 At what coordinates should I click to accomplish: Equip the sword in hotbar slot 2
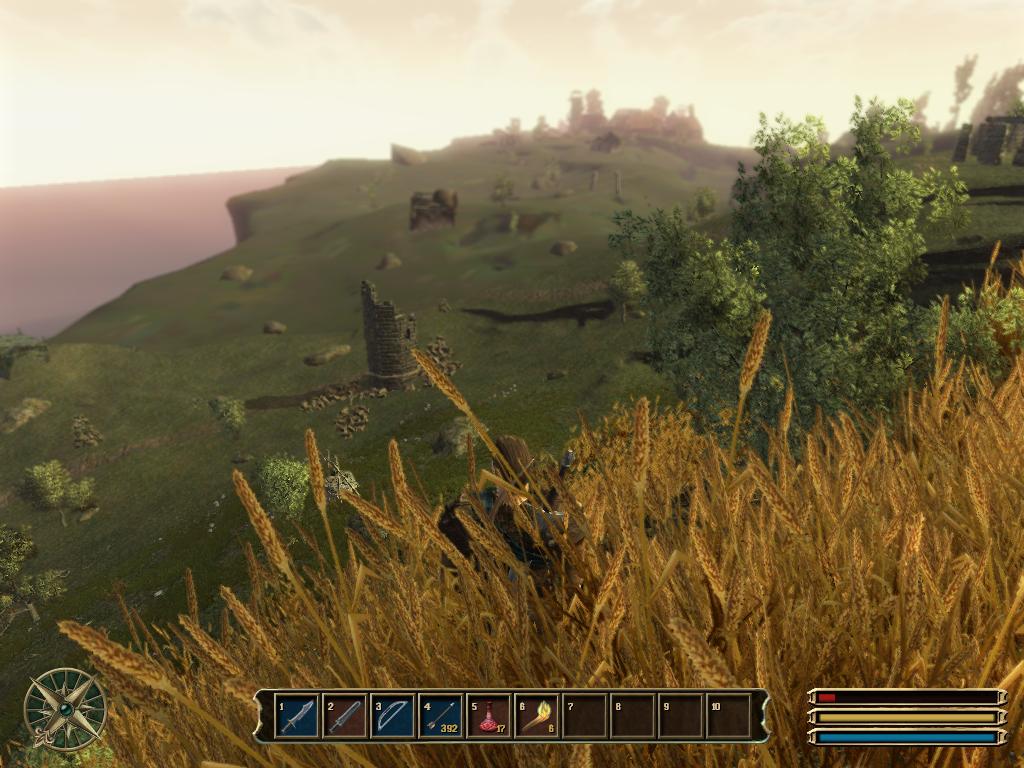[x=344, y=716]
